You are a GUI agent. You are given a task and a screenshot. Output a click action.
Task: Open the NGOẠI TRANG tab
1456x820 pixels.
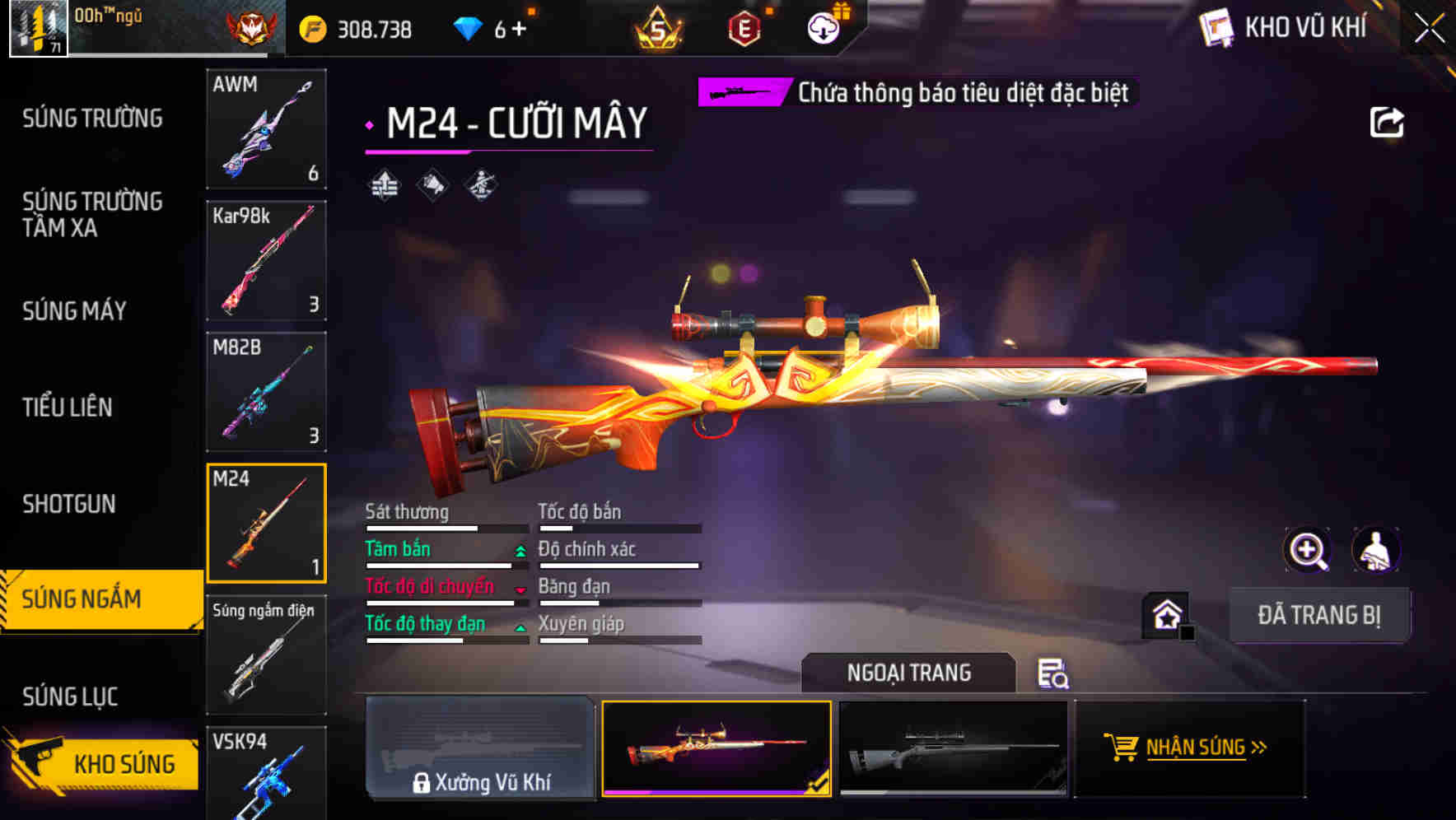pos(908,673)
